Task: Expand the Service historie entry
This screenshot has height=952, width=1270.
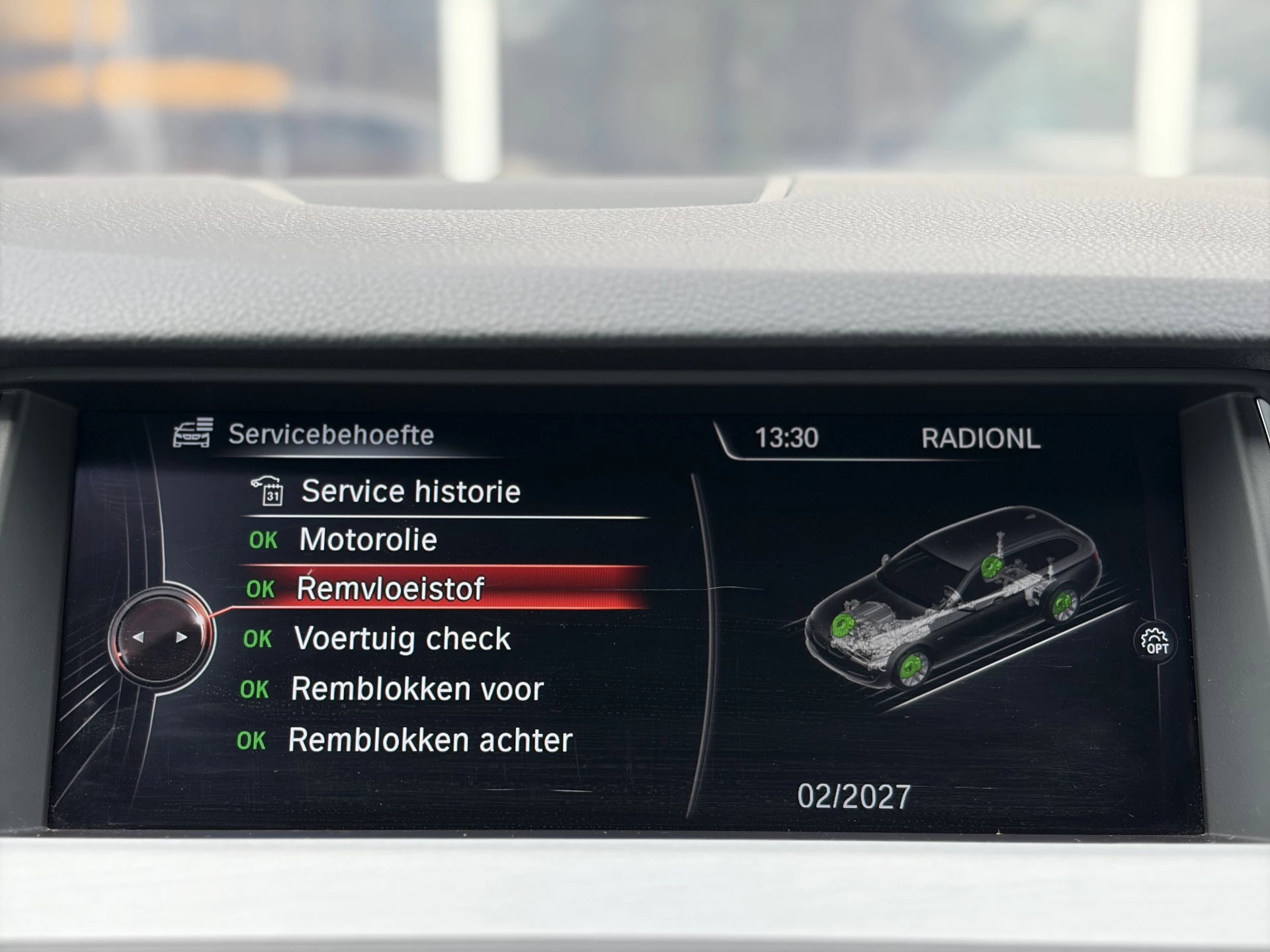Action: pos(410,490)
